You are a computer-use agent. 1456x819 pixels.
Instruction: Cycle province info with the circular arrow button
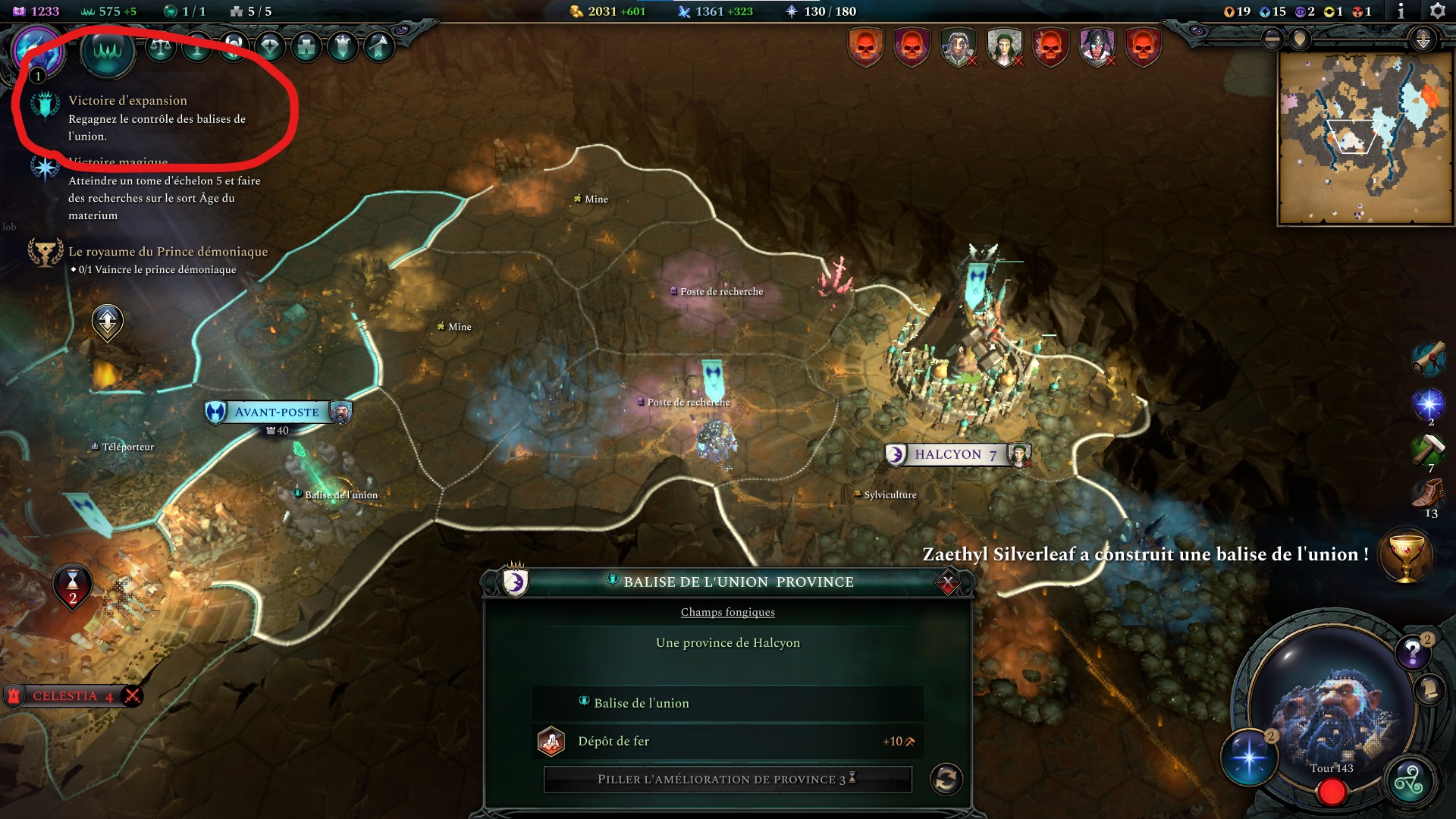(x=948, y=778)
